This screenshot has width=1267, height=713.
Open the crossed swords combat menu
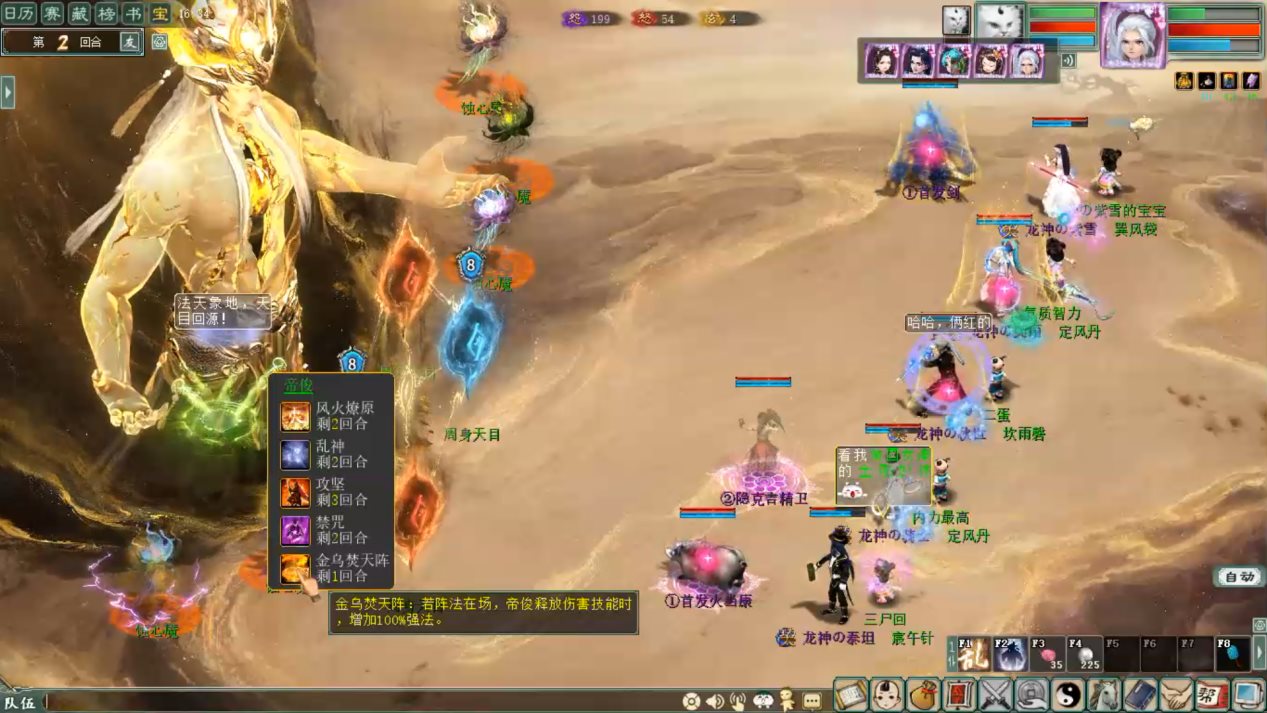tap(995, 694)
